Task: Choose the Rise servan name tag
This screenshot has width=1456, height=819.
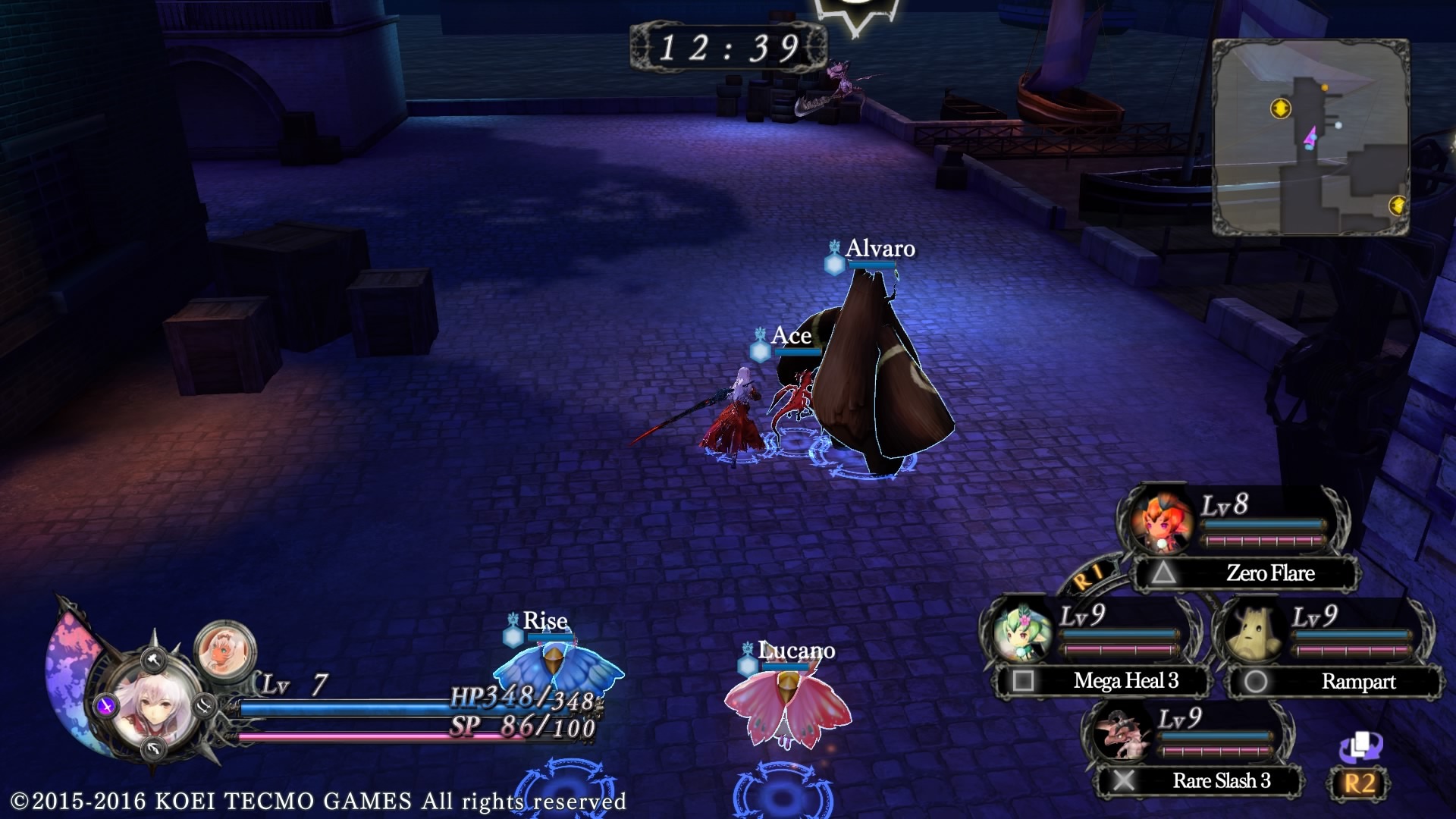Action: (544, 621)
